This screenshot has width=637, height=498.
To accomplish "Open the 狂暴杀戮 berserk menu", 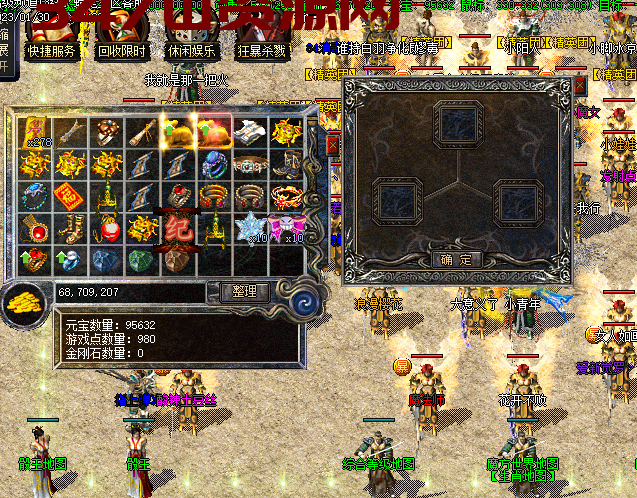I will pyautogui.click(x=261, y=52).
